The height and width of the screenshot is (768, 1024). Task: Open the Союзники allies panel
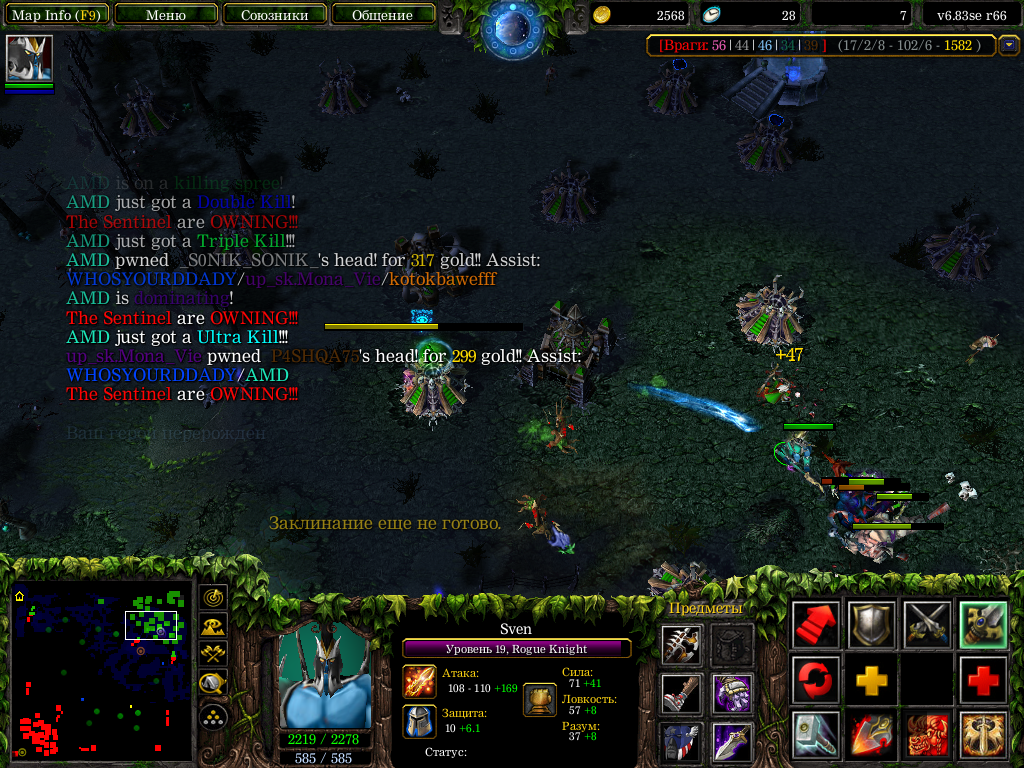tap(274, 15)
